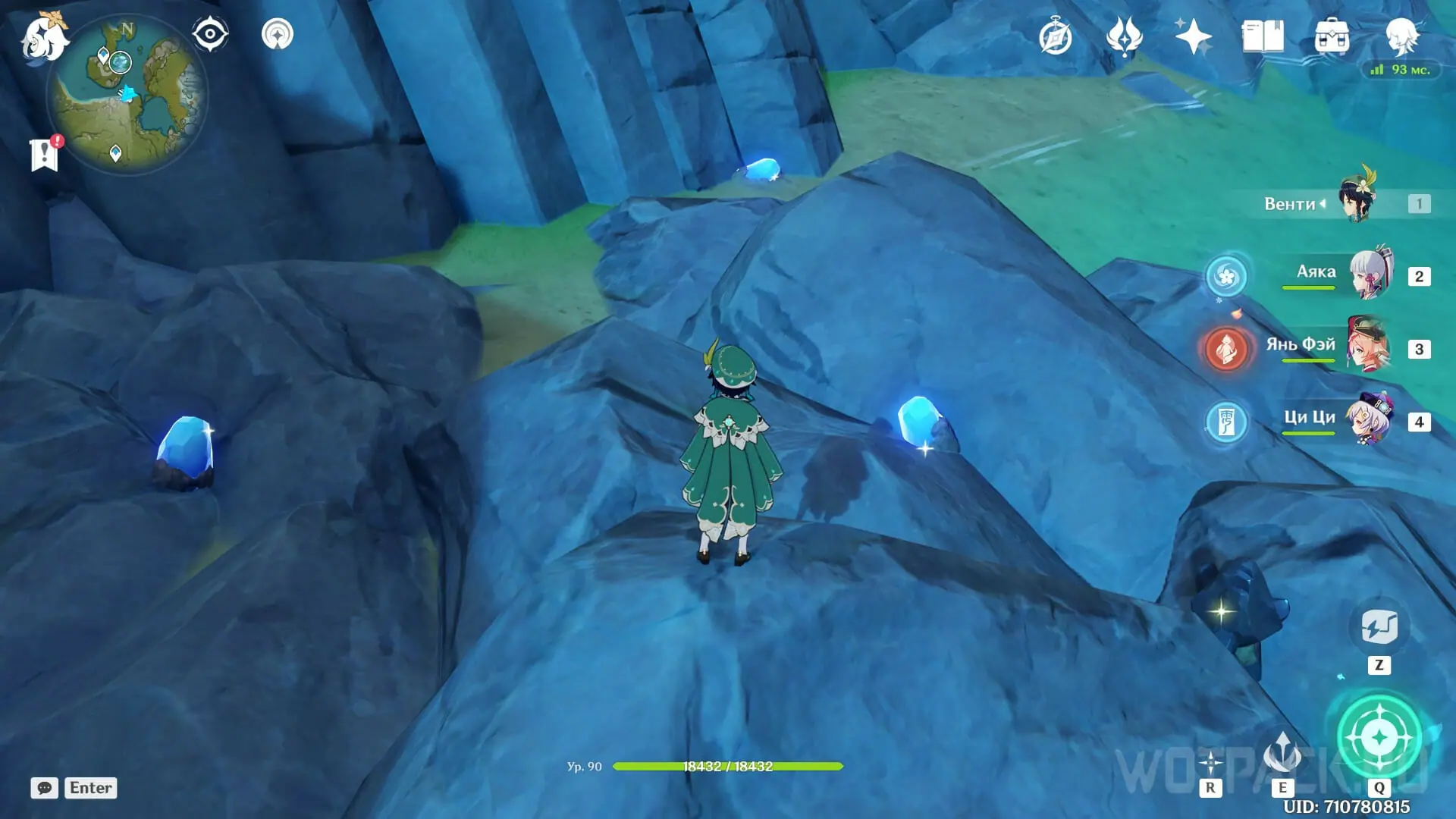Open the inventory backpack icon

click(1332, 36)
